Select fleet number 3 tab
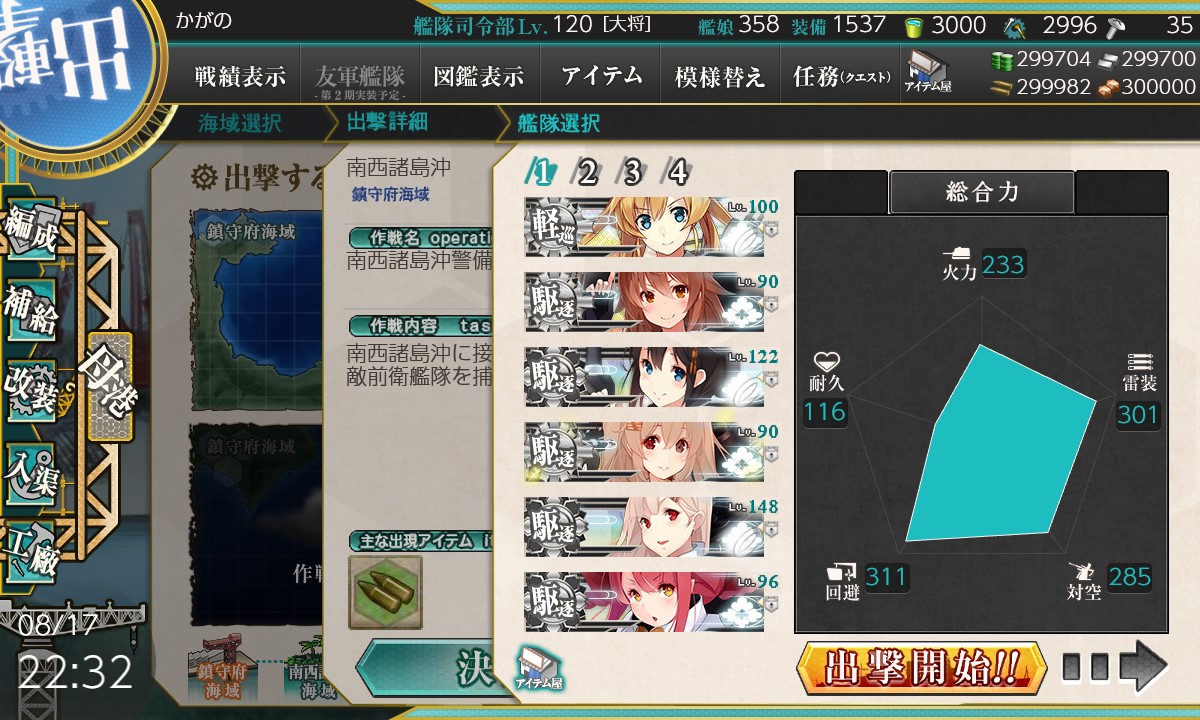Screen dimensions: 1200x720 pyautogui.click(x=632, y=173)
